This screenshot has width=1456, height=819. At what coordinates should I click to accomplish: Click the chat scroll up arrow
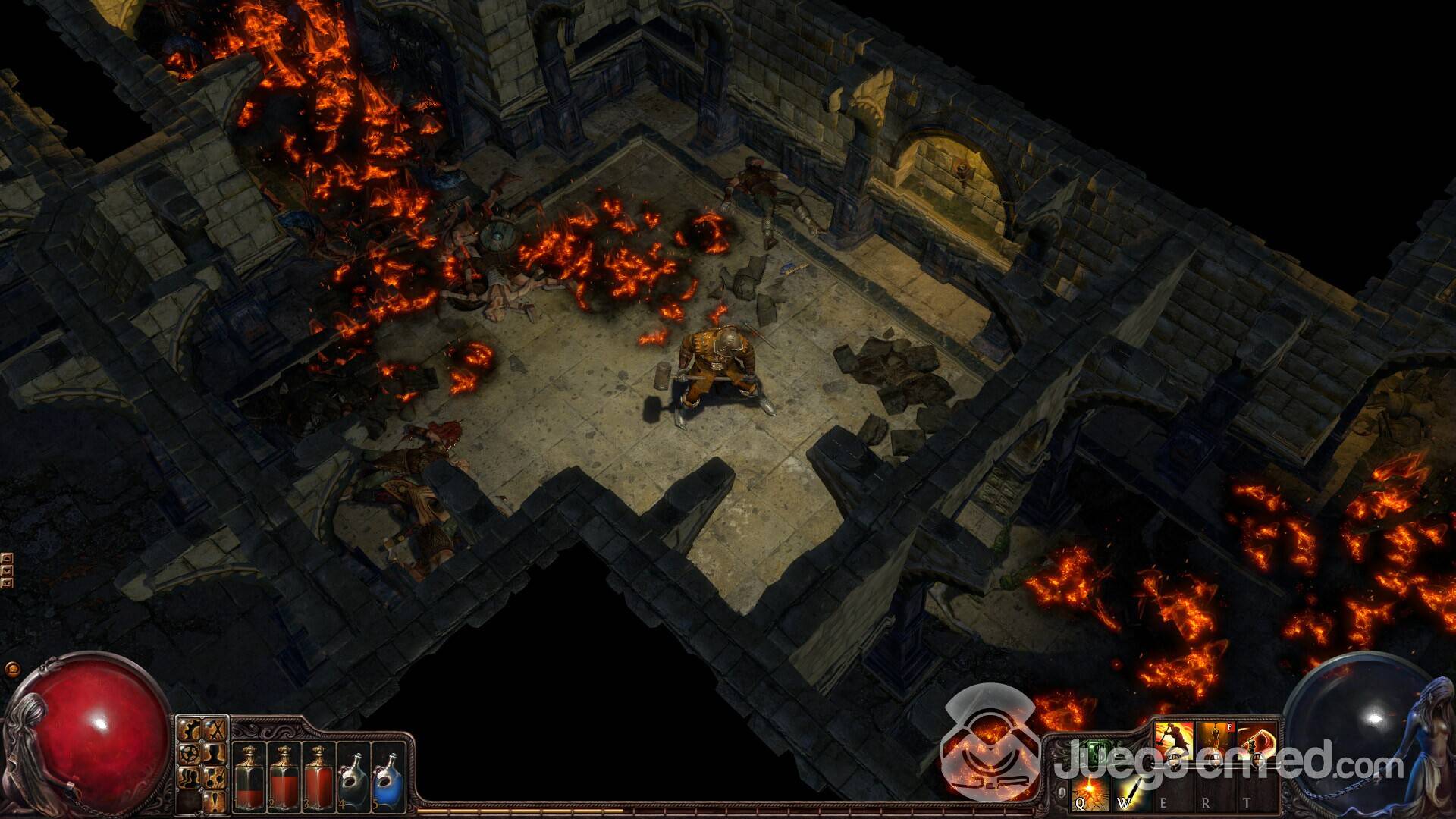point(7,557)
